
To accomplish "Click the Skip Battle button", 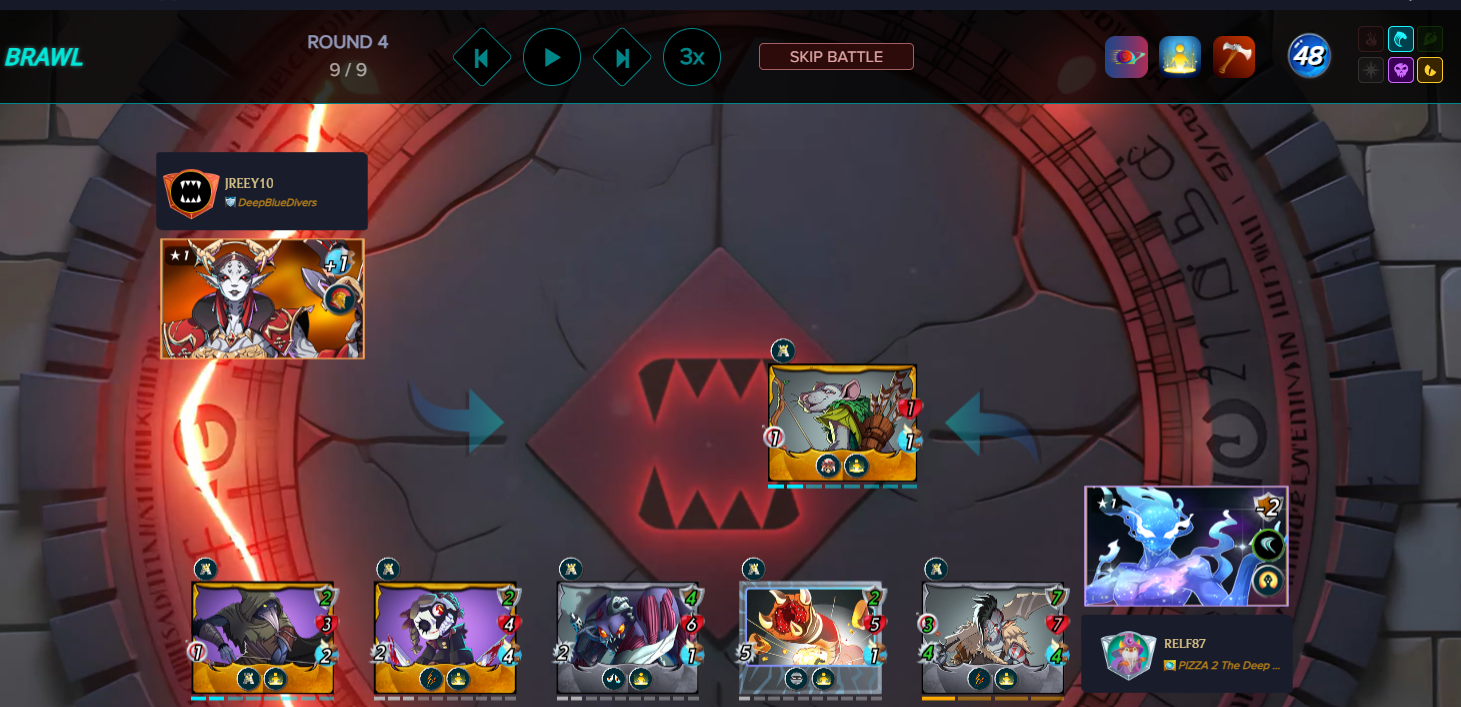I will click(836, 57).
